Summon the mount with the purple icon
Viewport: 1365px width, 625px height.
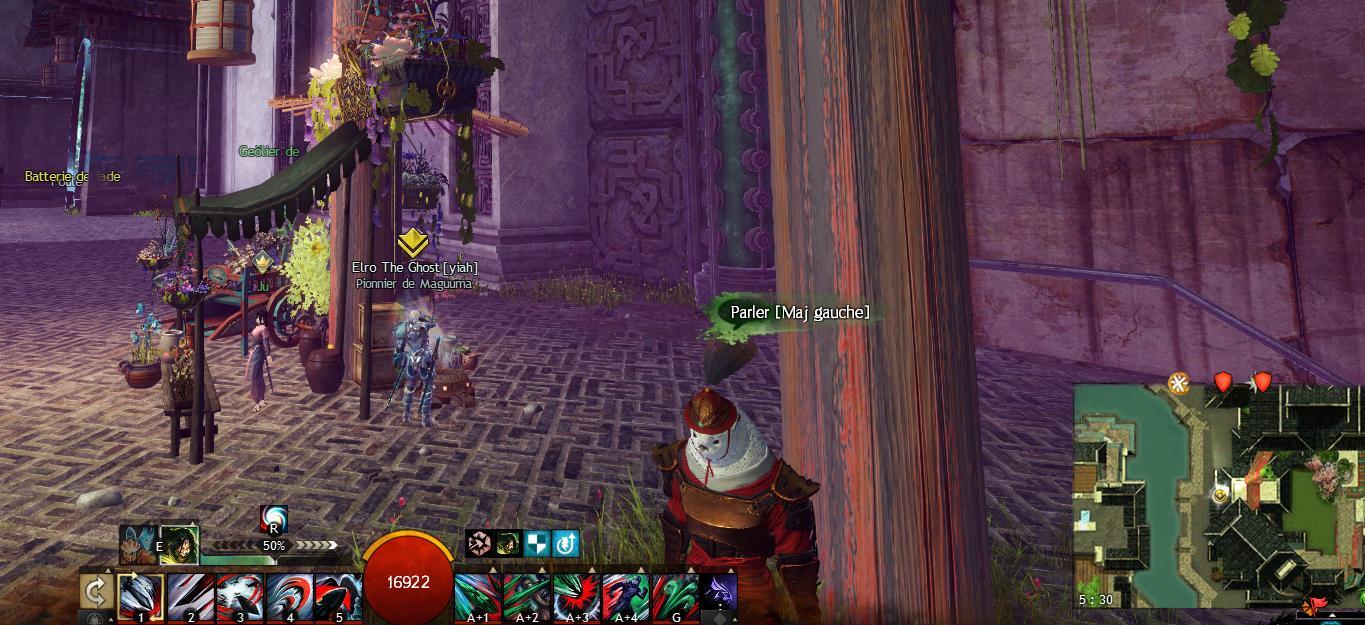719,592
